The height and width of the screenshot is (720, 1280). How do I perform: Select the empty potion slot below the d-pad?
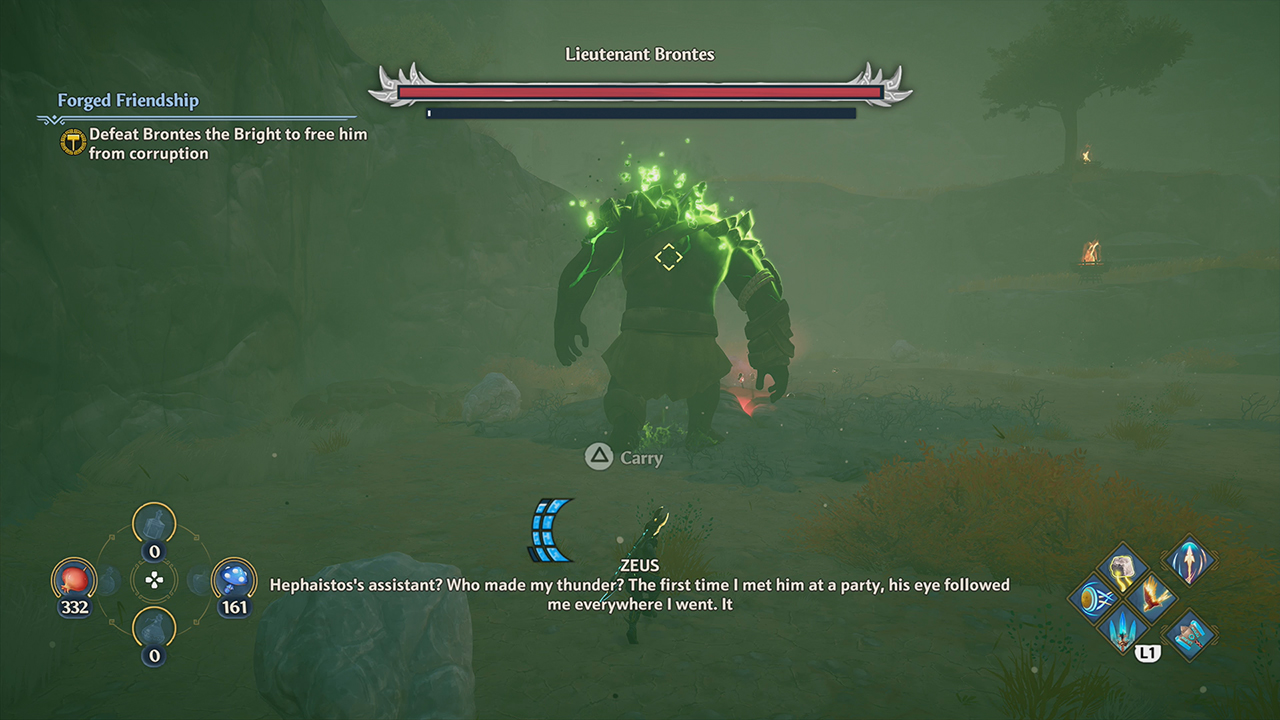pos(152,627)
